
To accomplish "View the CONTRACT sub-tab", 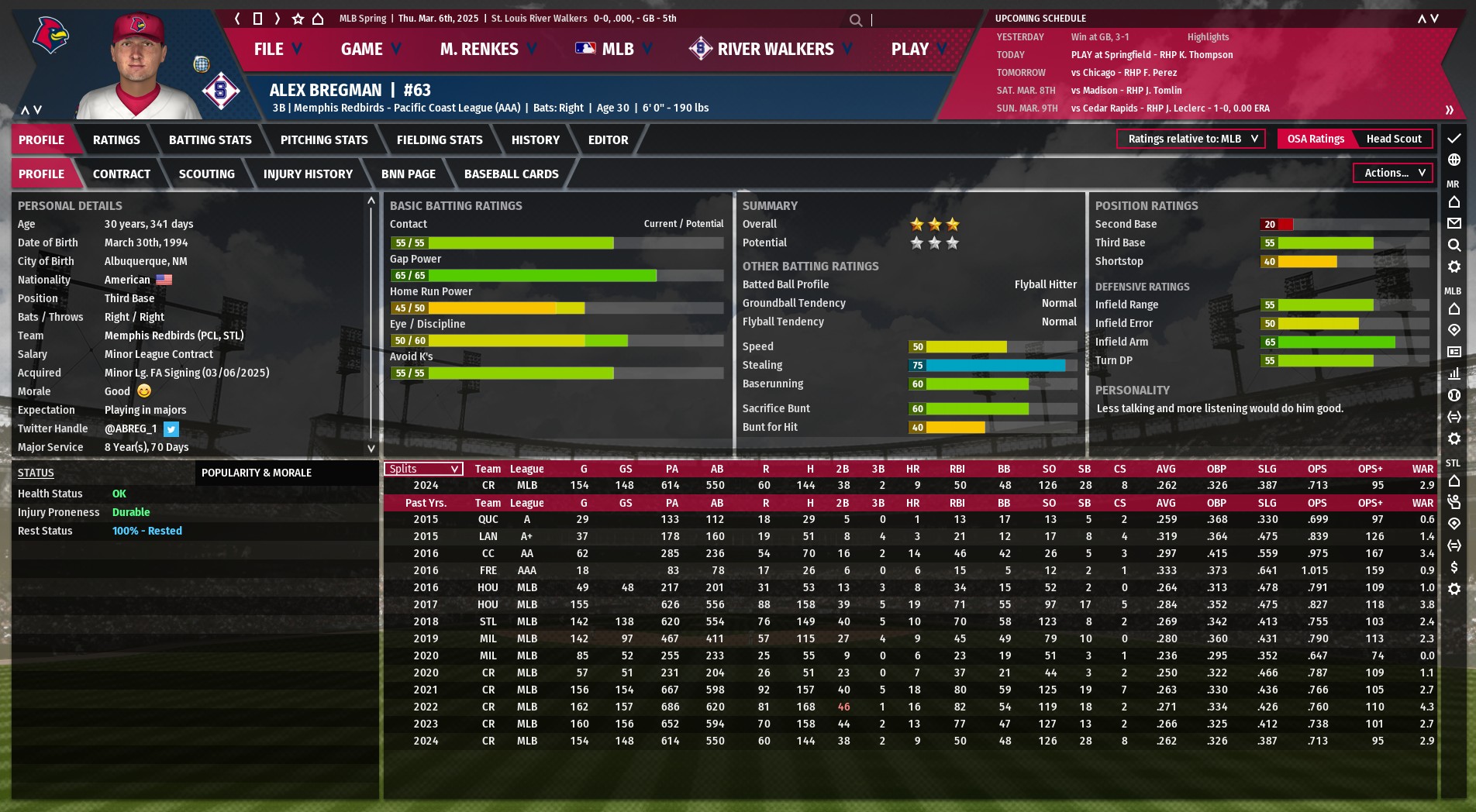I will tap(122, 174).
